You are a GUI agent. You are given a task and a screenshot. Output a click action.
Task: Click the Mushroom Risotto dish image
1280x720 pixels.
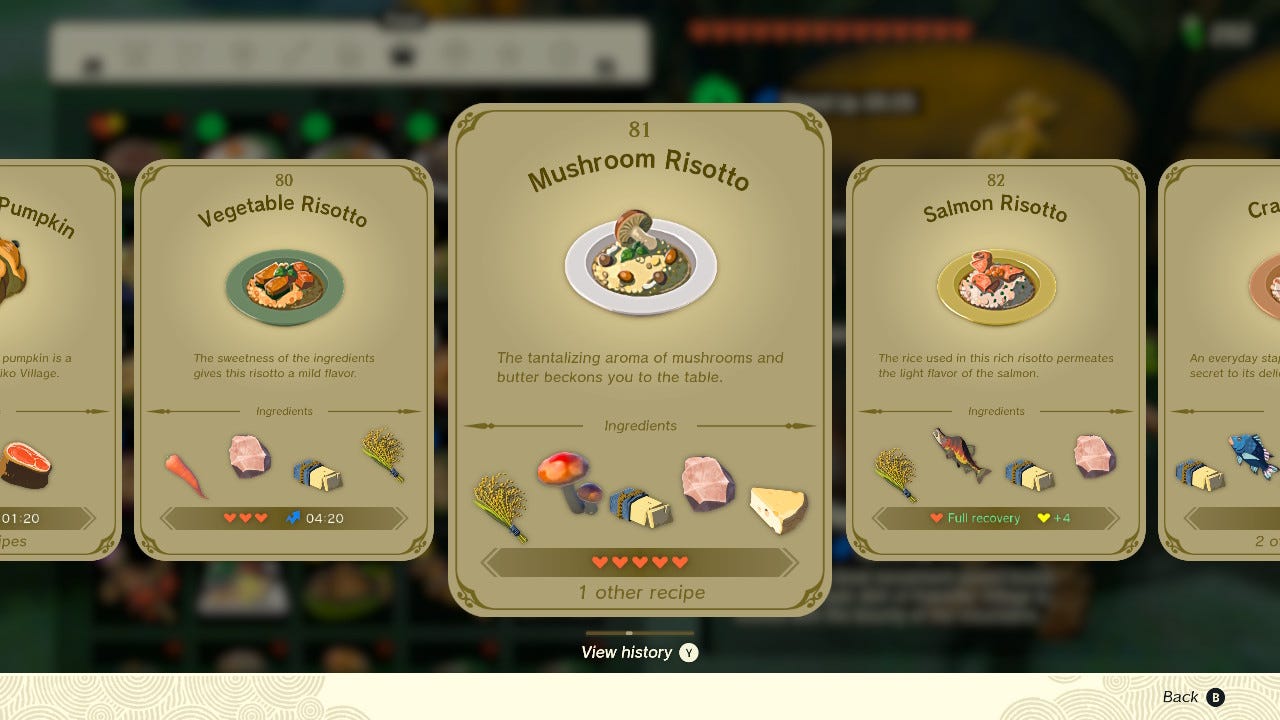click(640, 258)
